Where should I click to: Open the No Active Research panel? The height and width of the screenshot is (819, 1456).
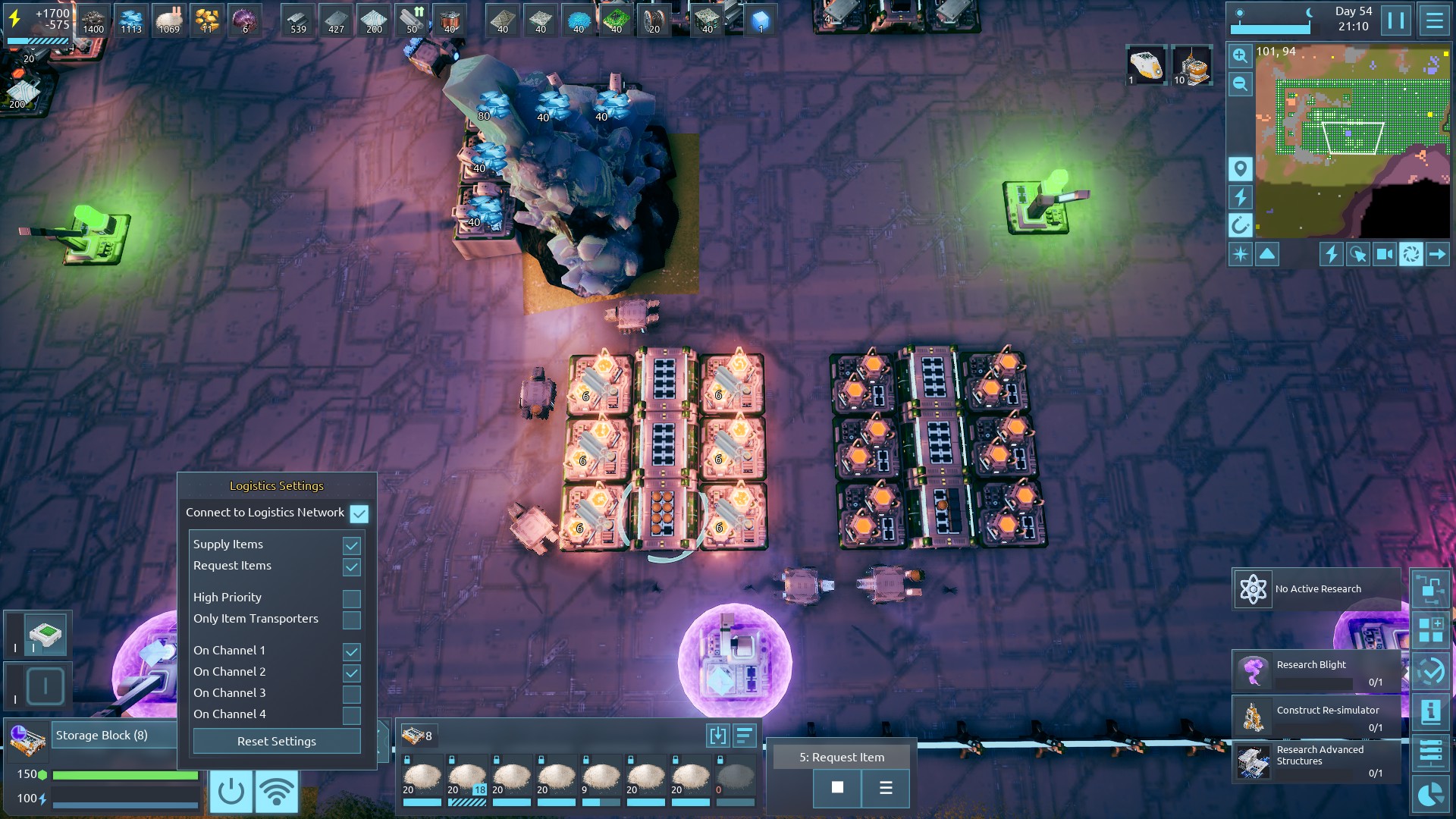coord(1316,589)
